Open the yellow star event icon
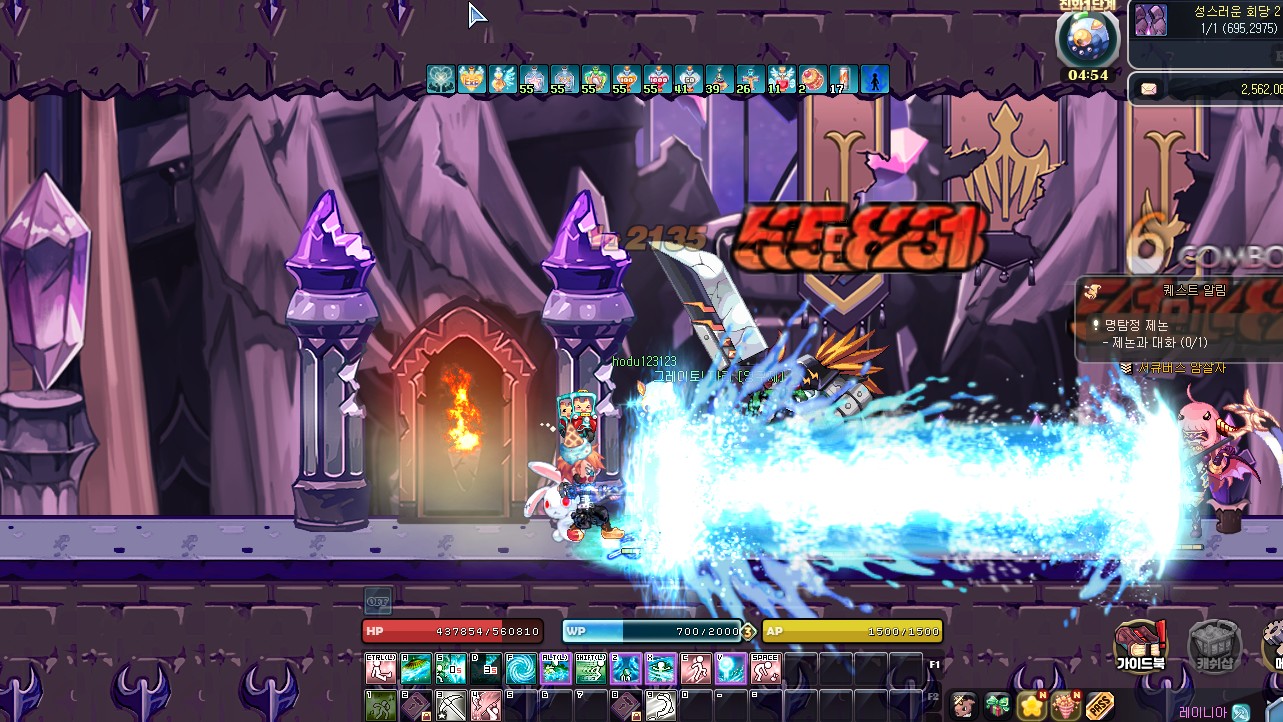This screenshot has height=722, width=1283. 1031,706
